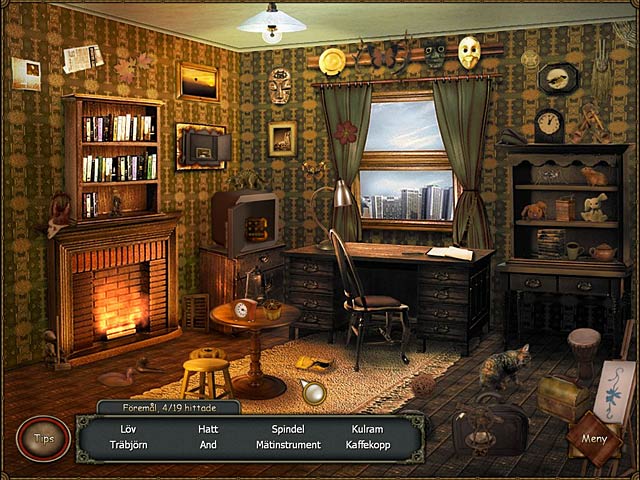Pick the Kaffekopp item name
This screenshot has width=640, height=480.
(x=367, y=444)
